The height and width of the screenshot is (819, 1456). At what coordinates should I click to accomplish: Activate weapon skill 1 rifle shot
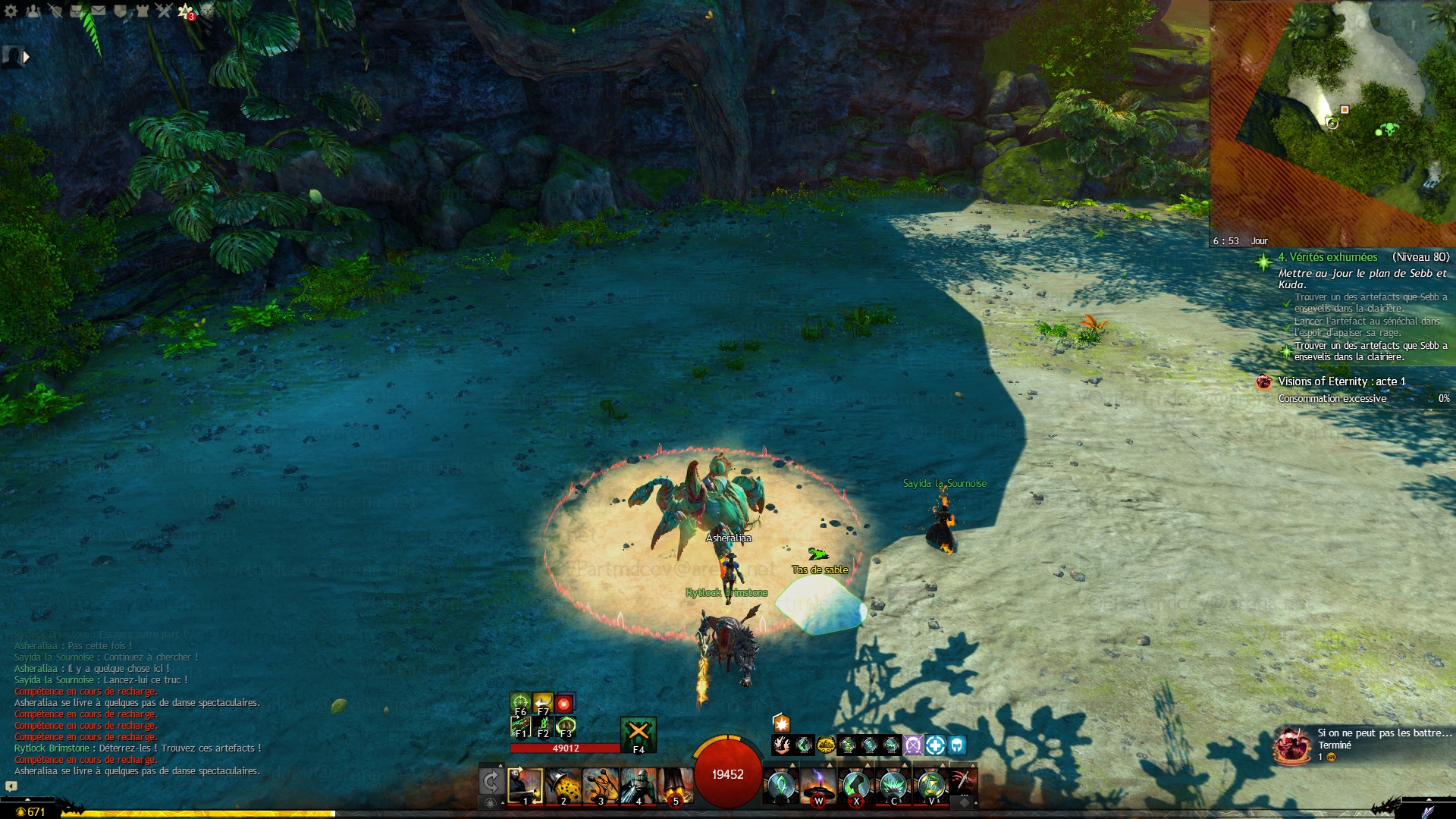[x=525, y=786]
